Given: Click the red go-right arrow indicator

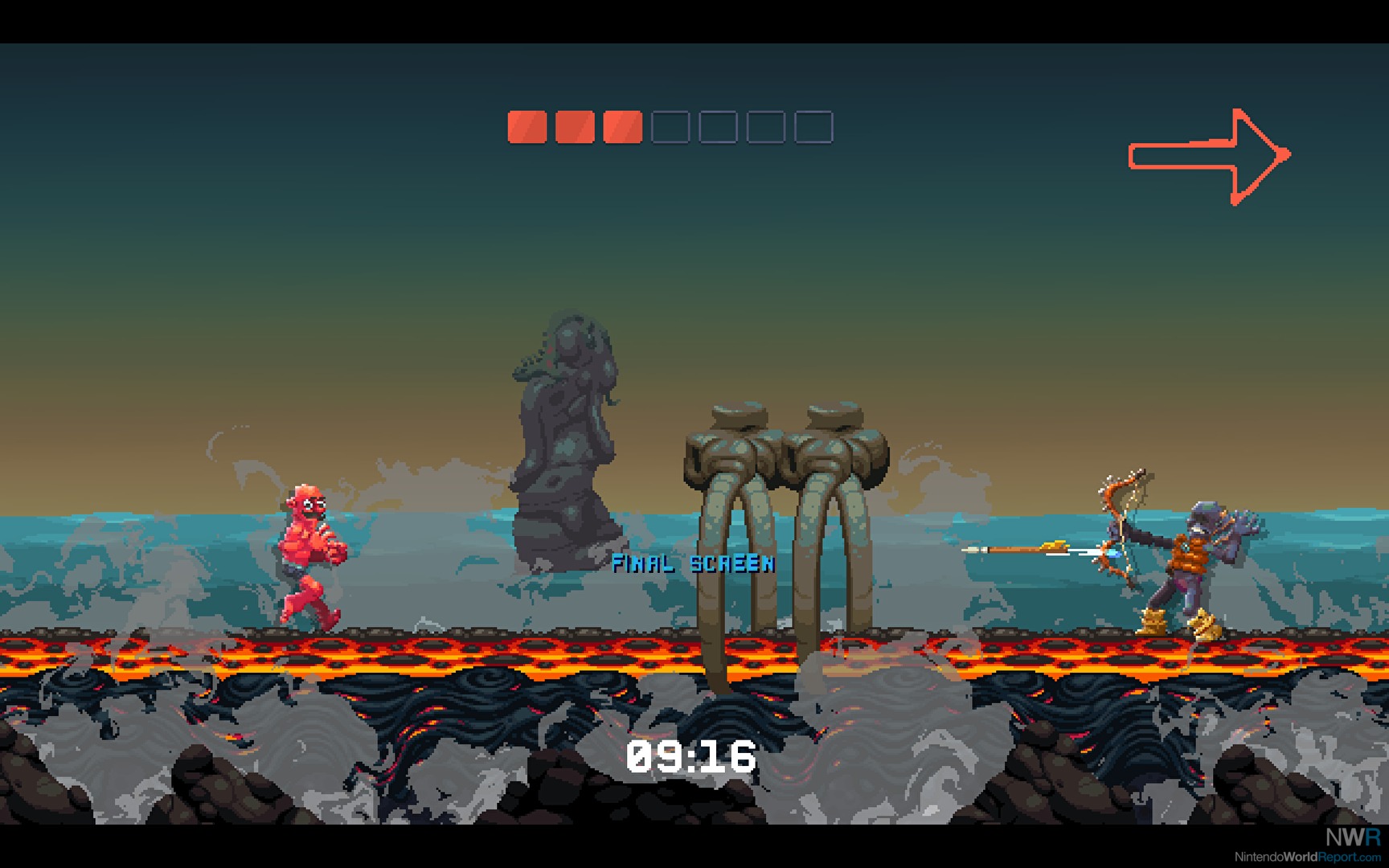Looking at the screenshot, I should 1208,156.
